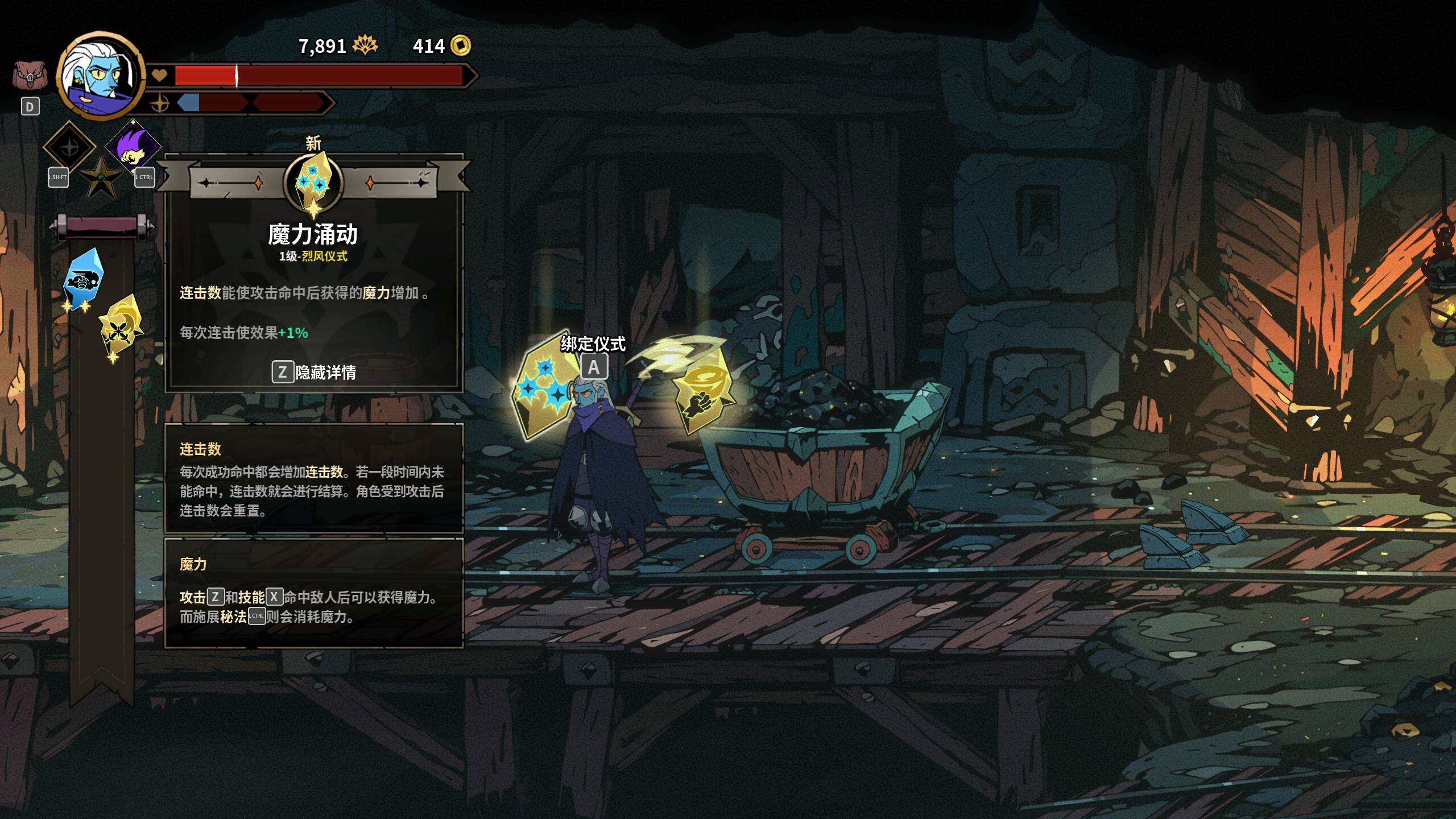Hide details via 隐藏详情 label
This screenshot has width=1456, height=819.
point(325,373)
